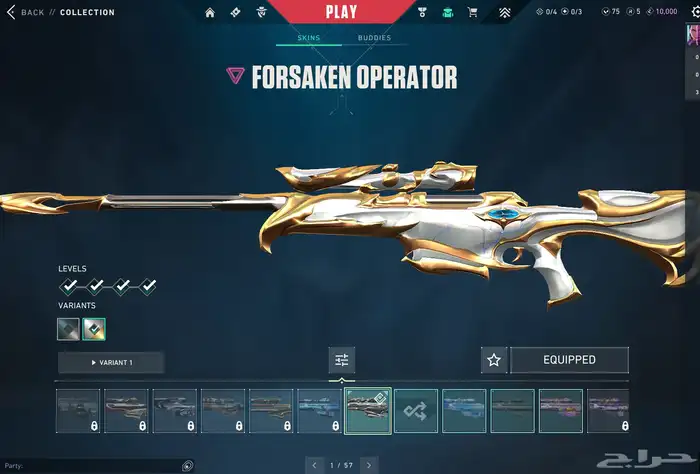Screen dimensions: 700x474
Task: Switch to the Buddies tab
Action: (x=374, y=38)
